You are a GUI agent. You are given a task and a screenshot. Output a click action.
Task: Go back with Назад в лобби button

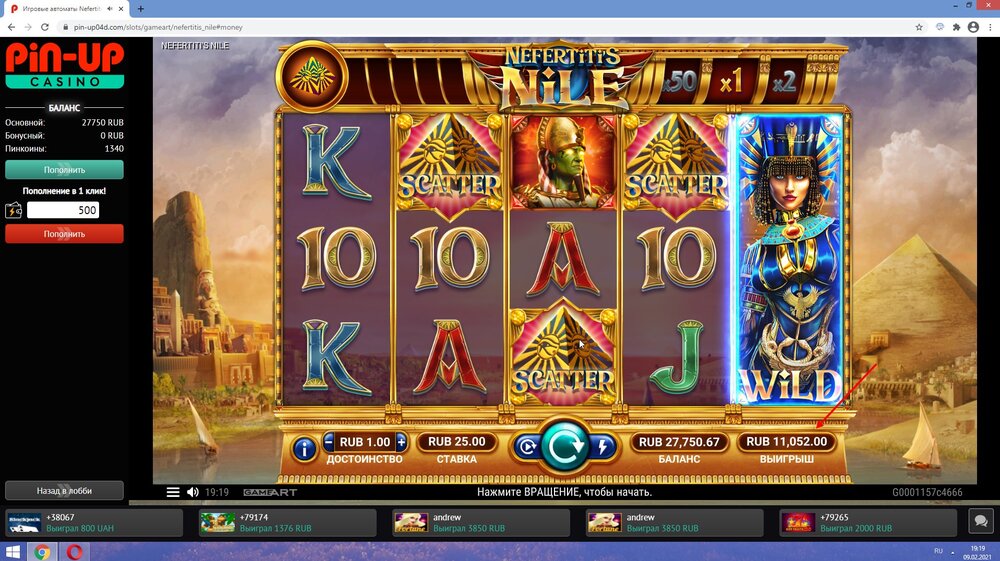click(64, 490)
